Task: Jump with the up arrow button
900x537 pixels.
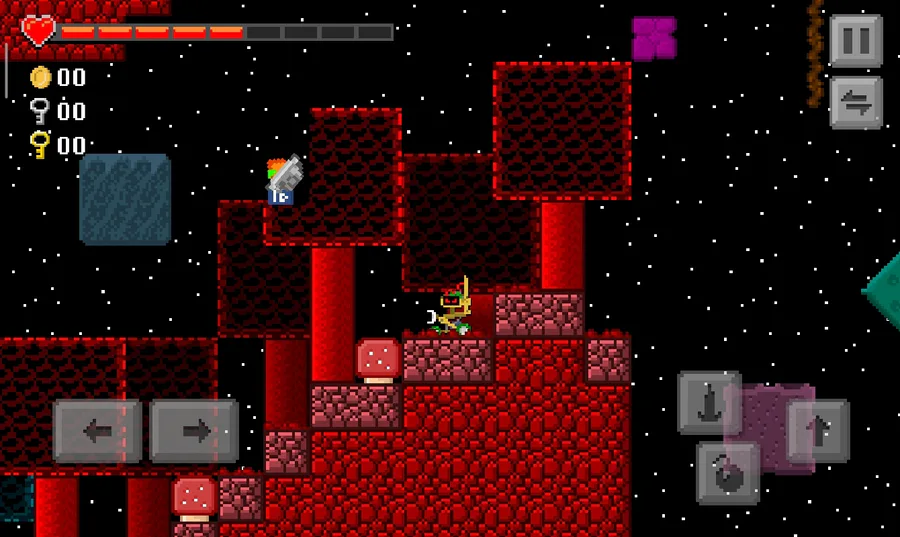Action: 818,431
